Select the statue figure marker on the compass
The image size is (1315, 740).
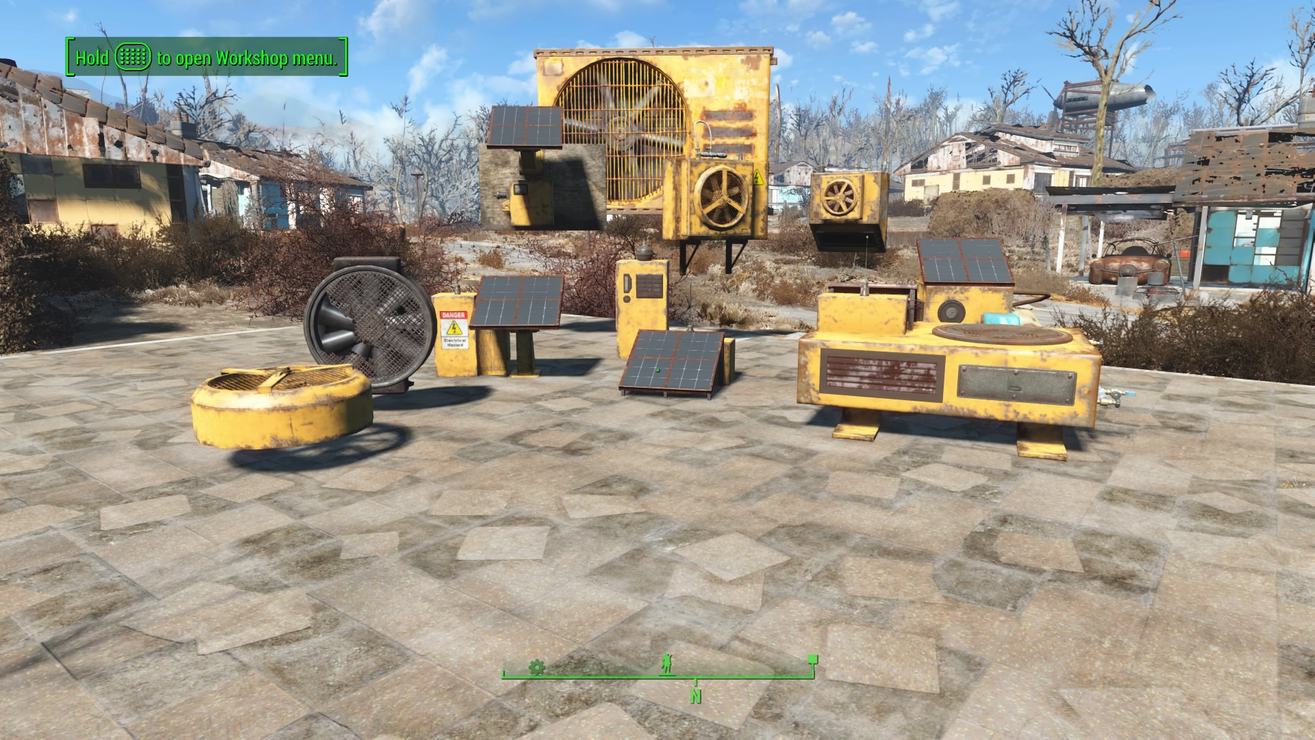pos(667,664)
